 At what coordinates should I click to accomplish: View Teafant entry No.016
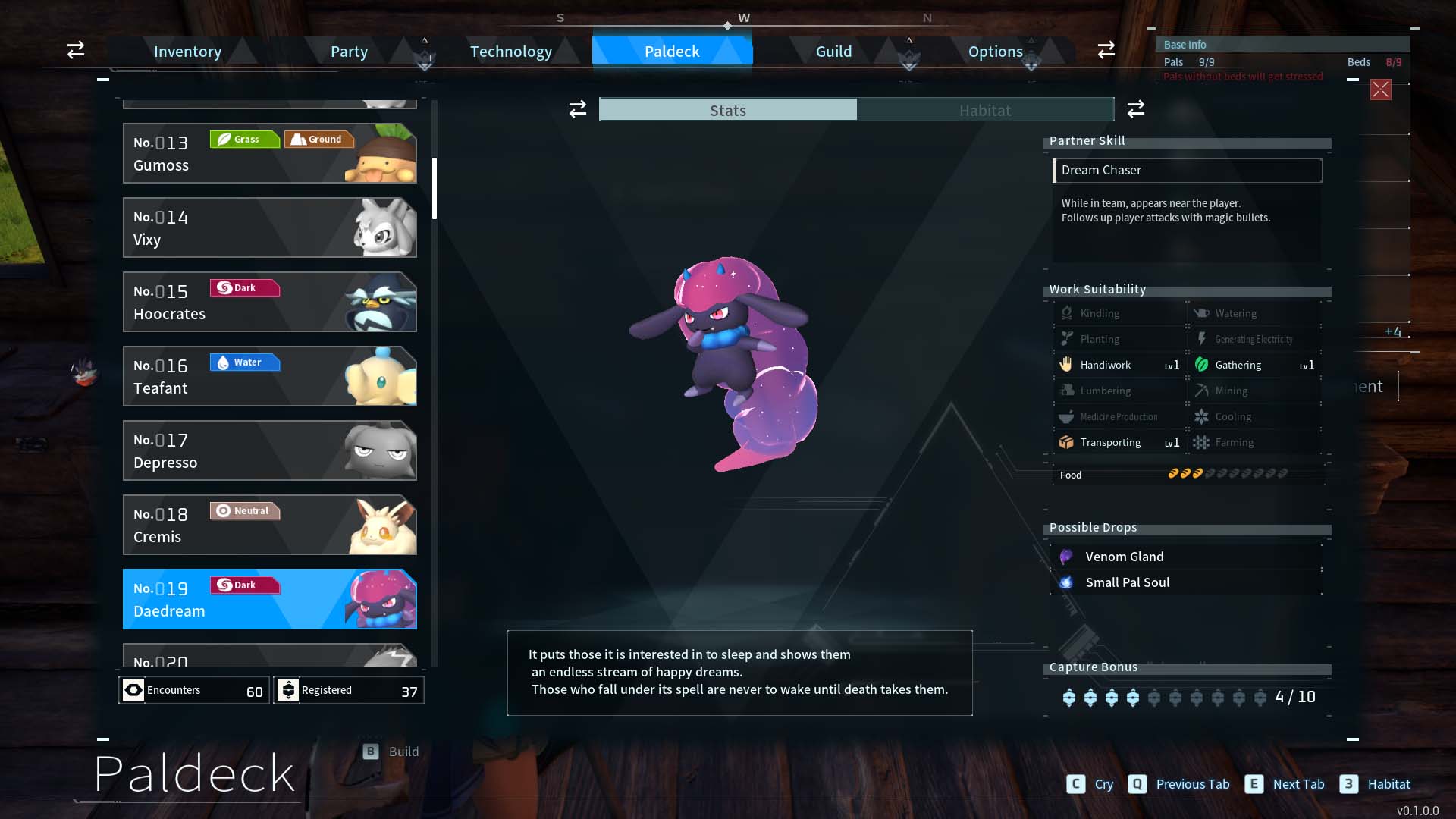point(269,376)
